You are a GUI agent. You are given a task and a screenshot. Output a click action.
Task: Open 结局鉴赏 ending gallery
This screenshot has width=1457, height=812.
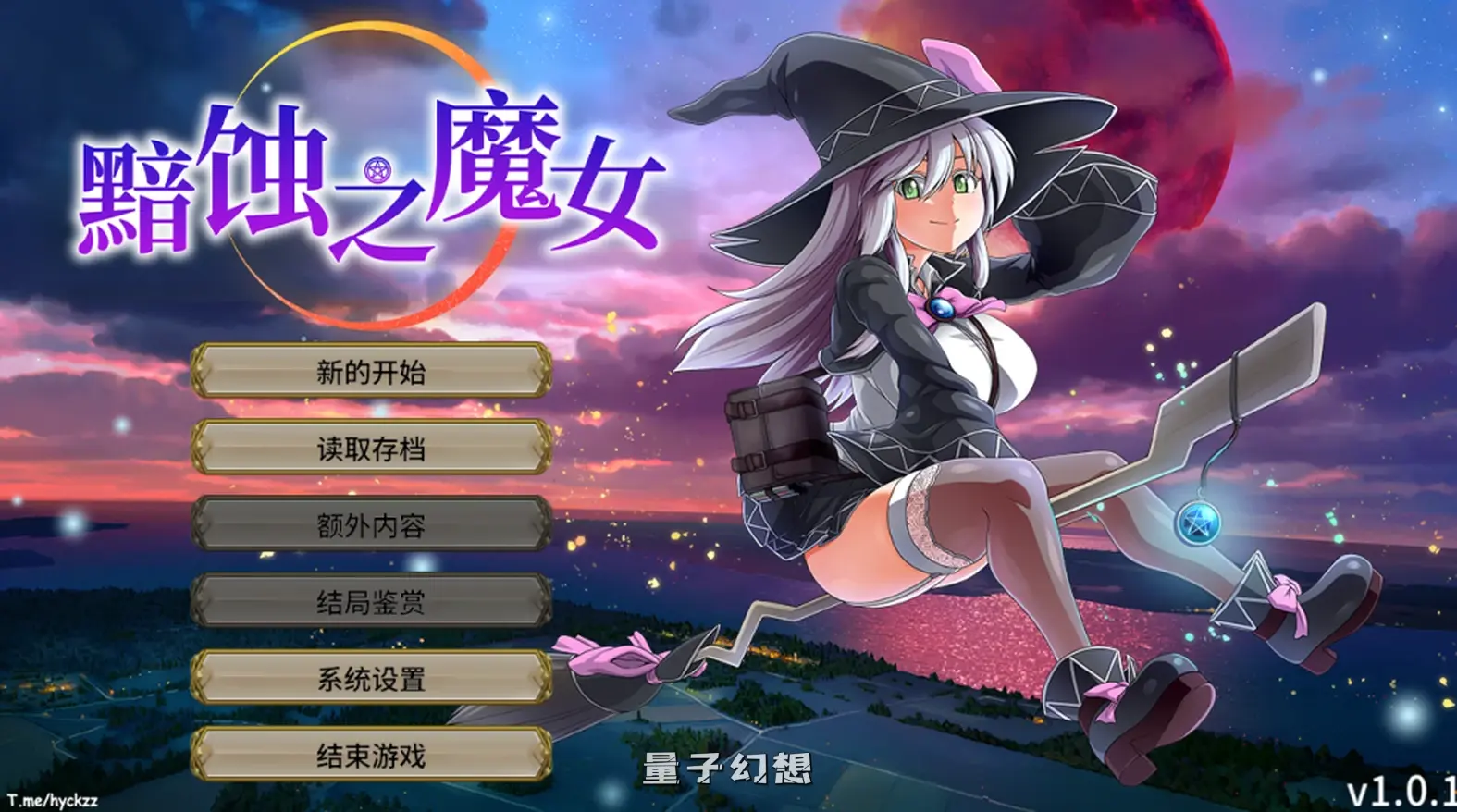pyautogui.click(x=374, y=603)
